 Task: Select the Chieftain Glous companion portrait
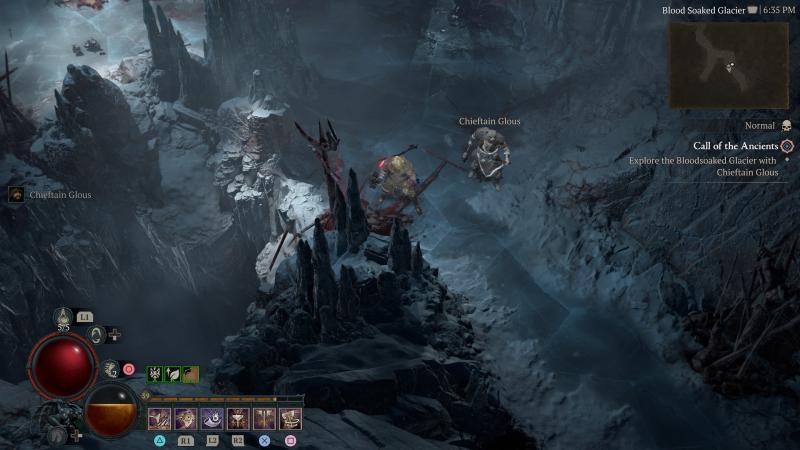(16, 195)
